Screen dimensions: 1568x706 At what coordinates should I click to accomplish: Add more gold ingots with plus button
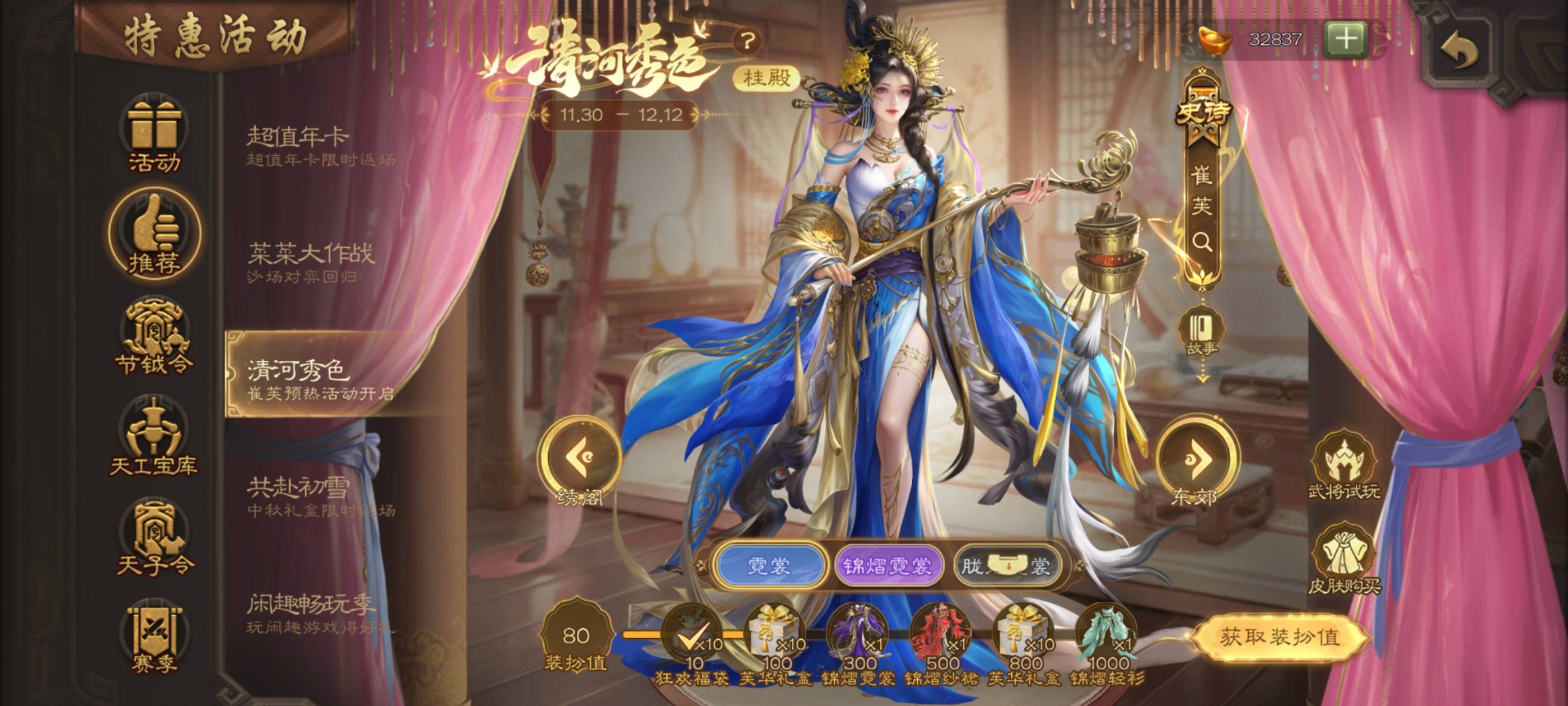click(1345, 40)
